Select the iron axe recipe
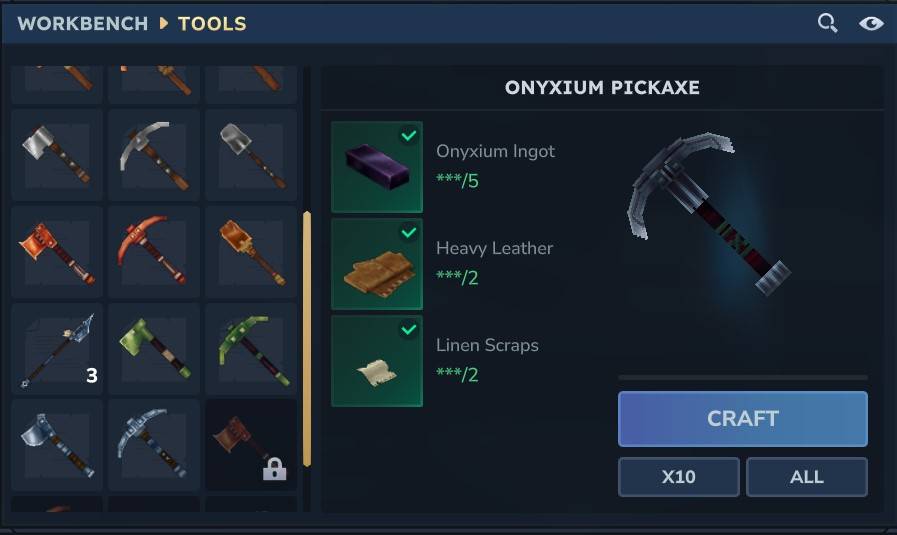Viewport: 897px width, 535px height. 57,155
